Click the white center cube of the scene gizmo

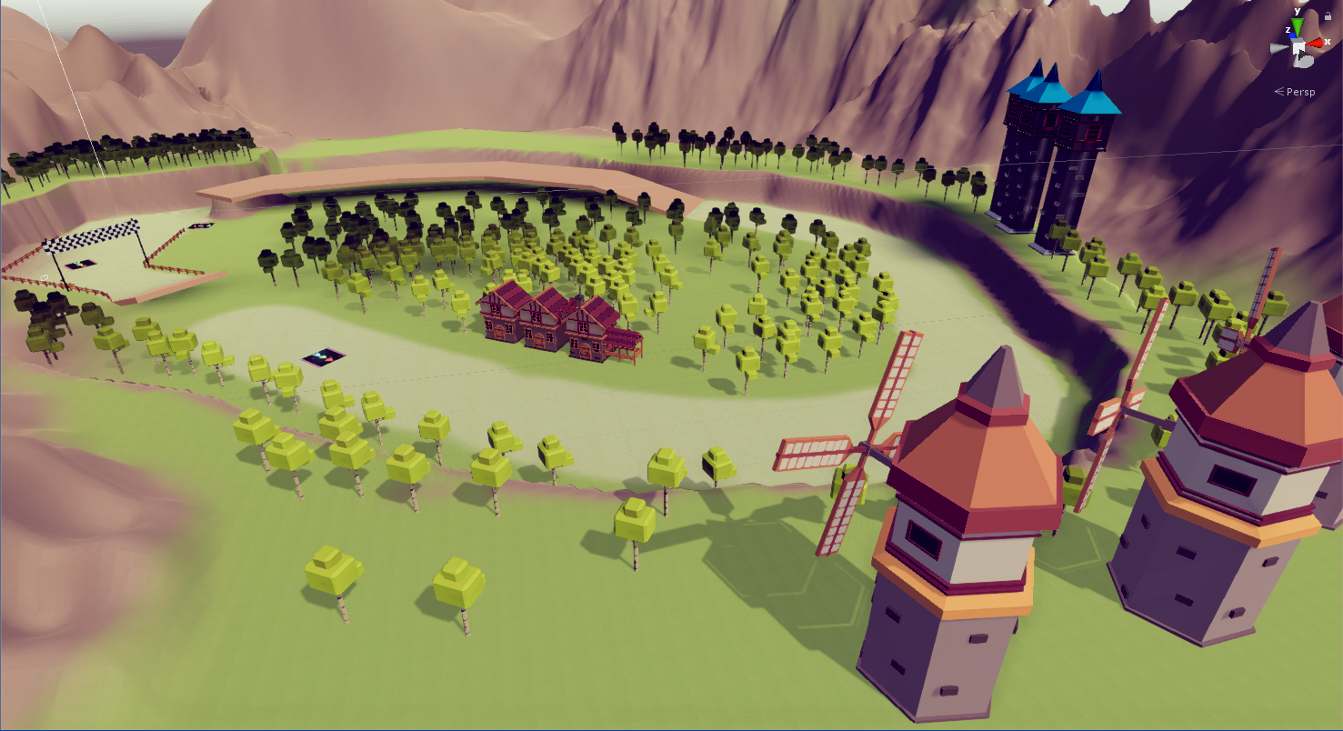pos(1299,48)
